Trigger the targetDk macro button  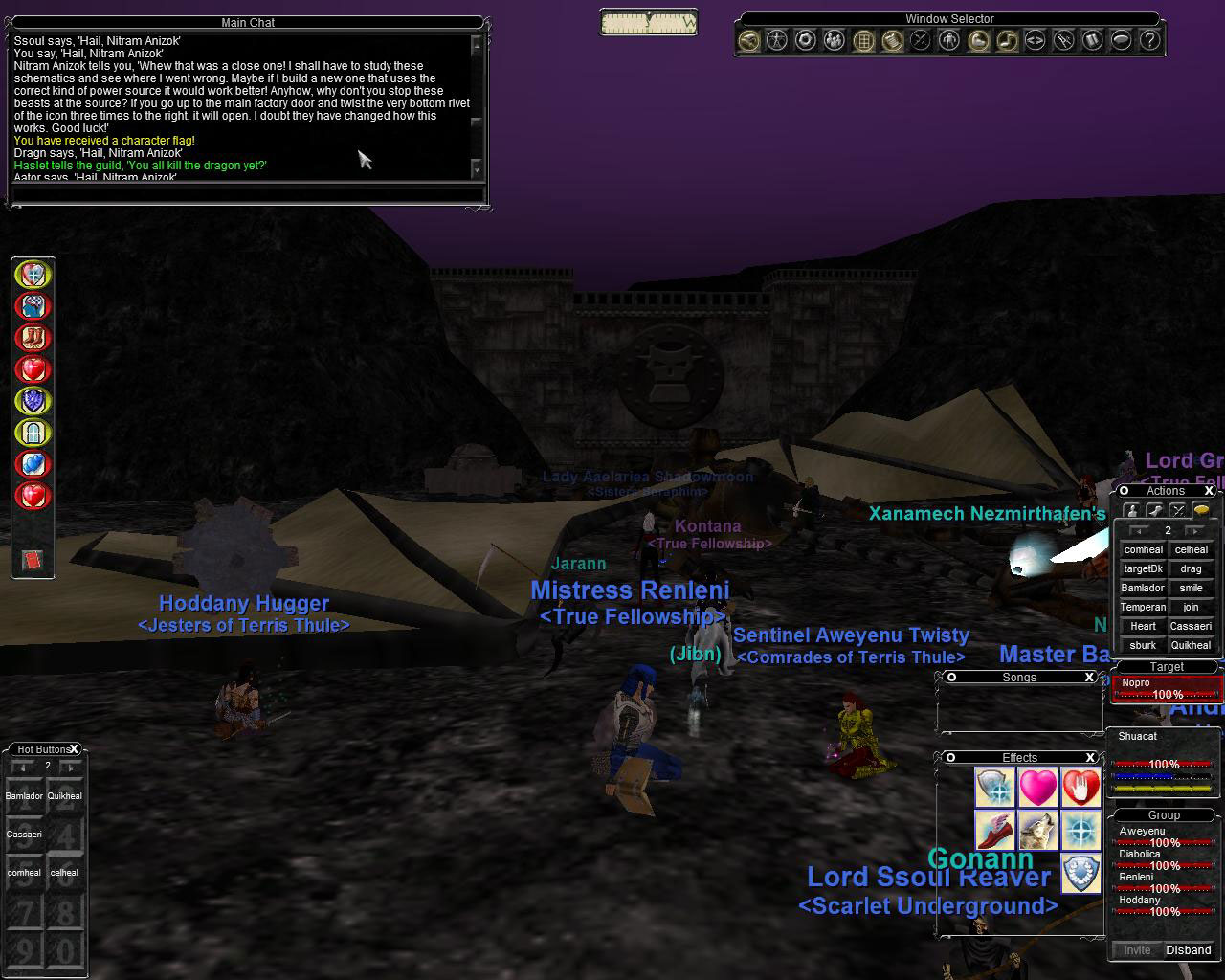[1143, 568]
